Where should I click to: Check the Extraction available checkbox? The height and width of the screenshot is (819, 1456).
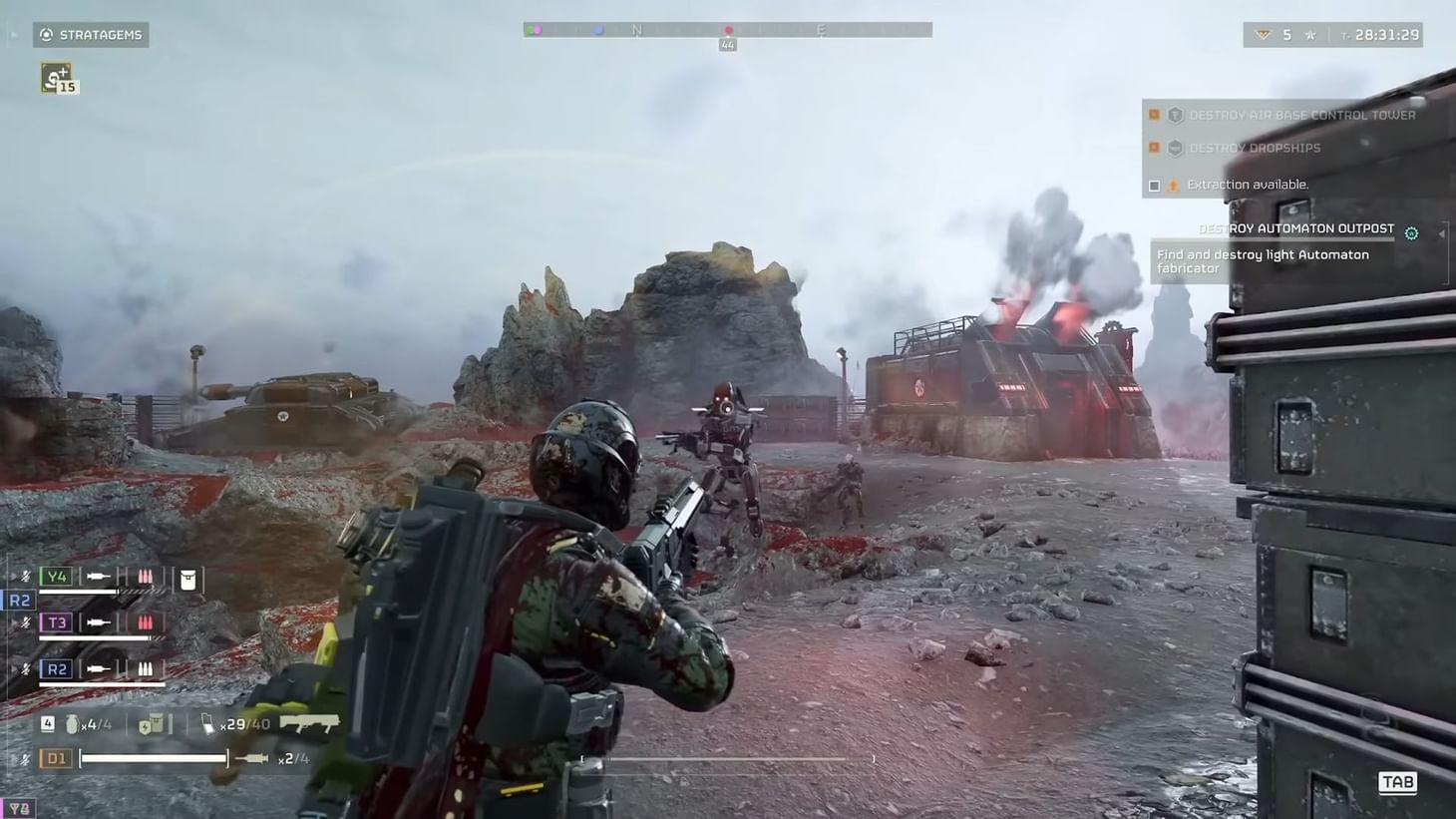click(1154, 185)
